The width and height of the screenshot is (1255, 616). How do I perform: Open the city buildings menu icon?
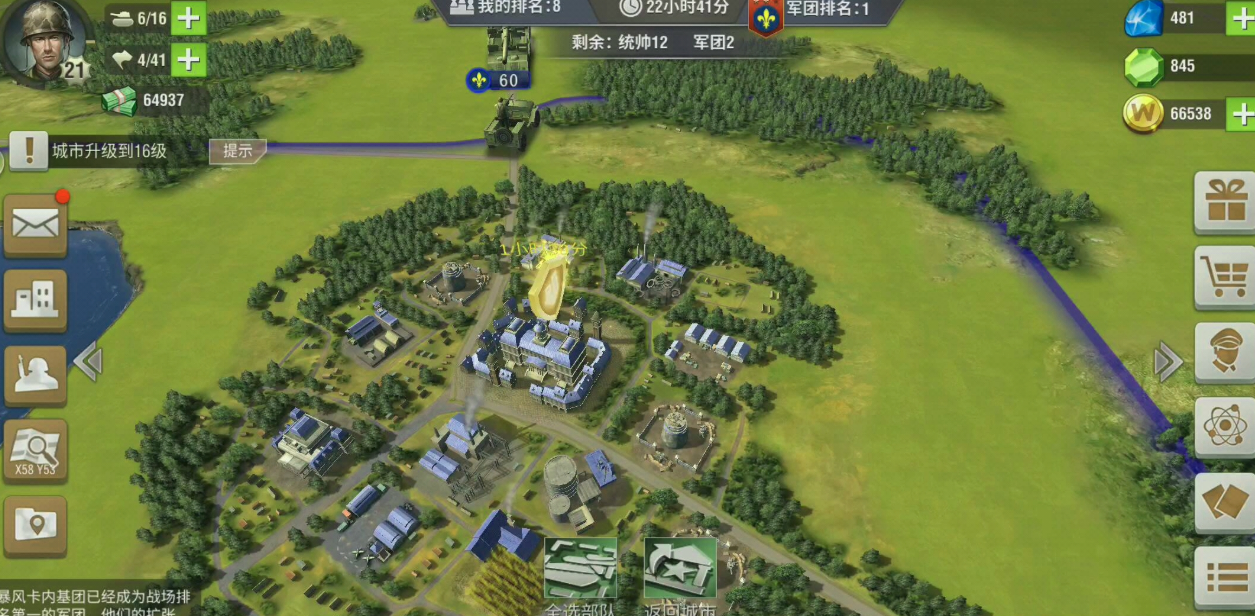pos(35,300)
